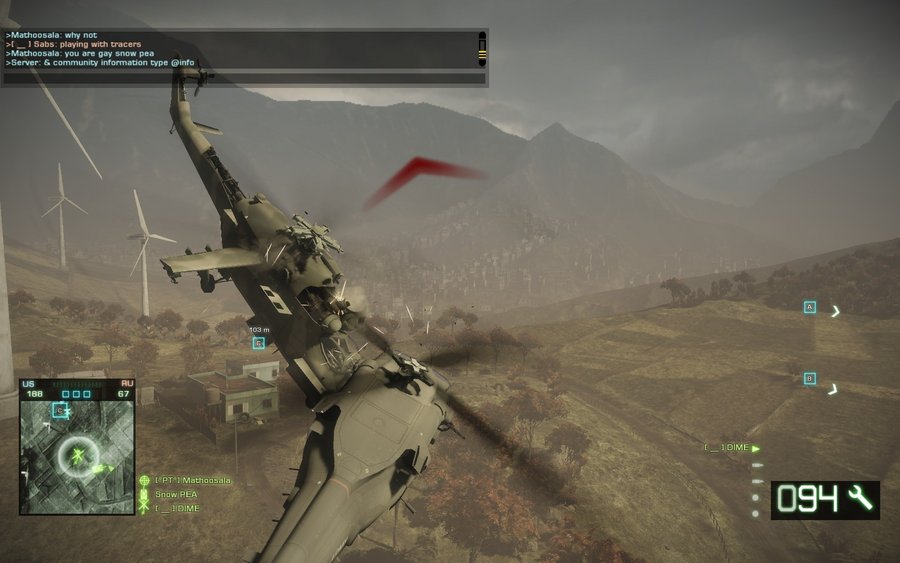Viewport: 900px width, 563px height.
Task: Select the objective B flag marker
Action: 810,378
